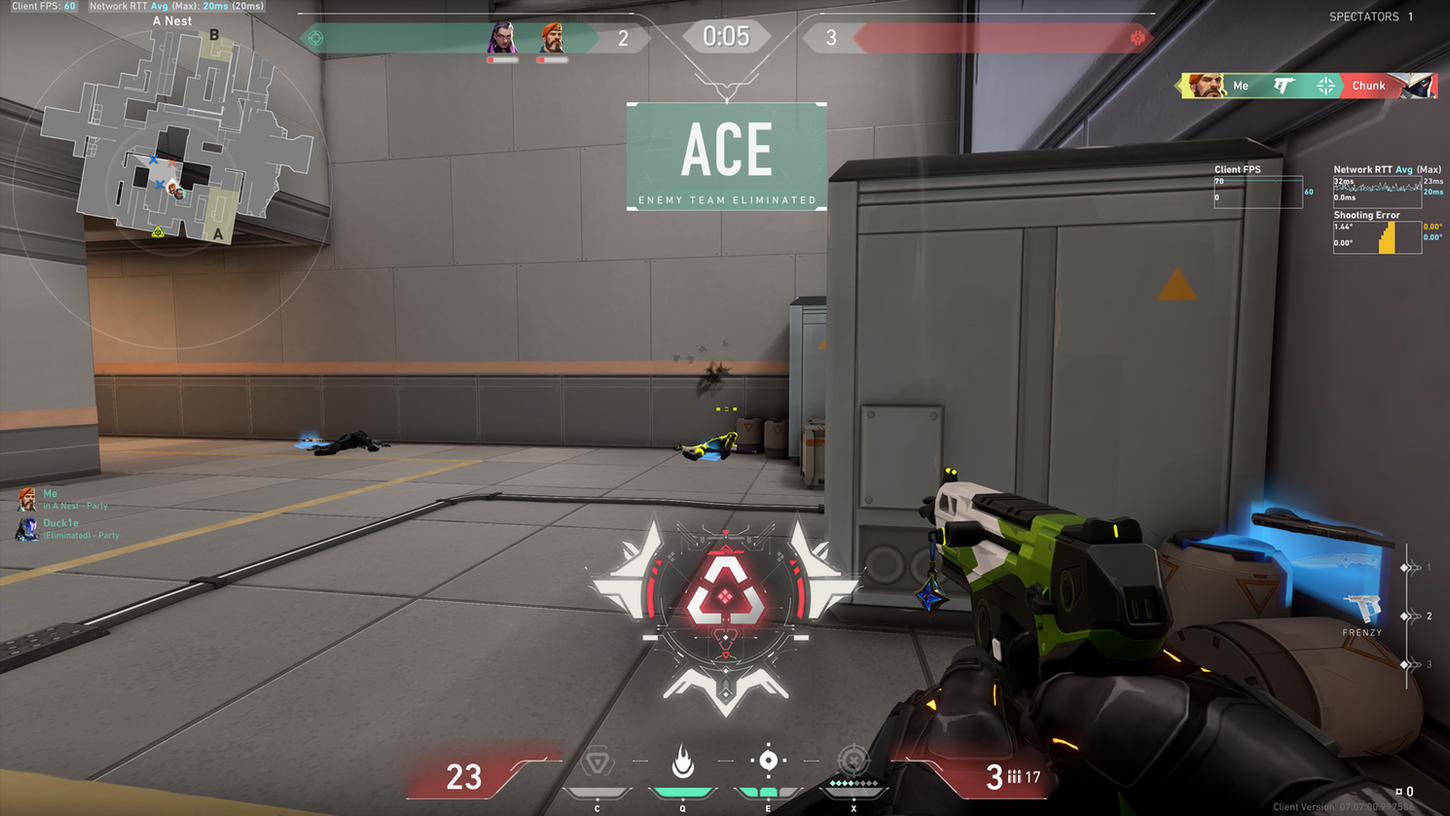The width and height of the screenshot is (1450, 816).
Task: Click the Me-killed-Chunk kill feed entry
Action: tap(1309, 86)
